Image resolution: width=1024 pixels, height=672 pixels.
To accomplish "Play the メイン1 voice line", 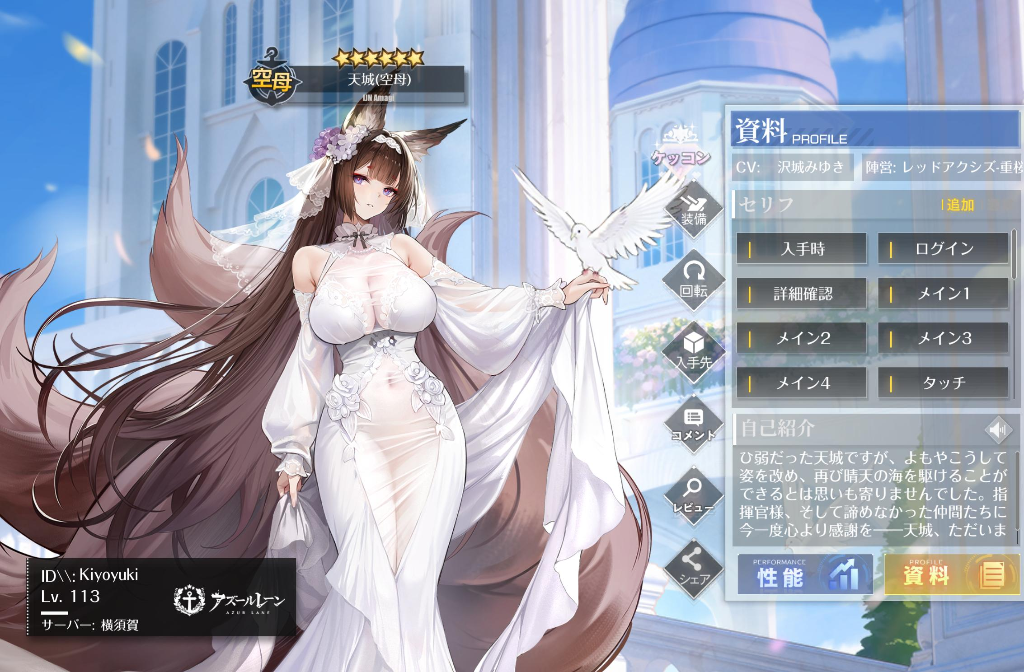I will [x=943, y=294].
